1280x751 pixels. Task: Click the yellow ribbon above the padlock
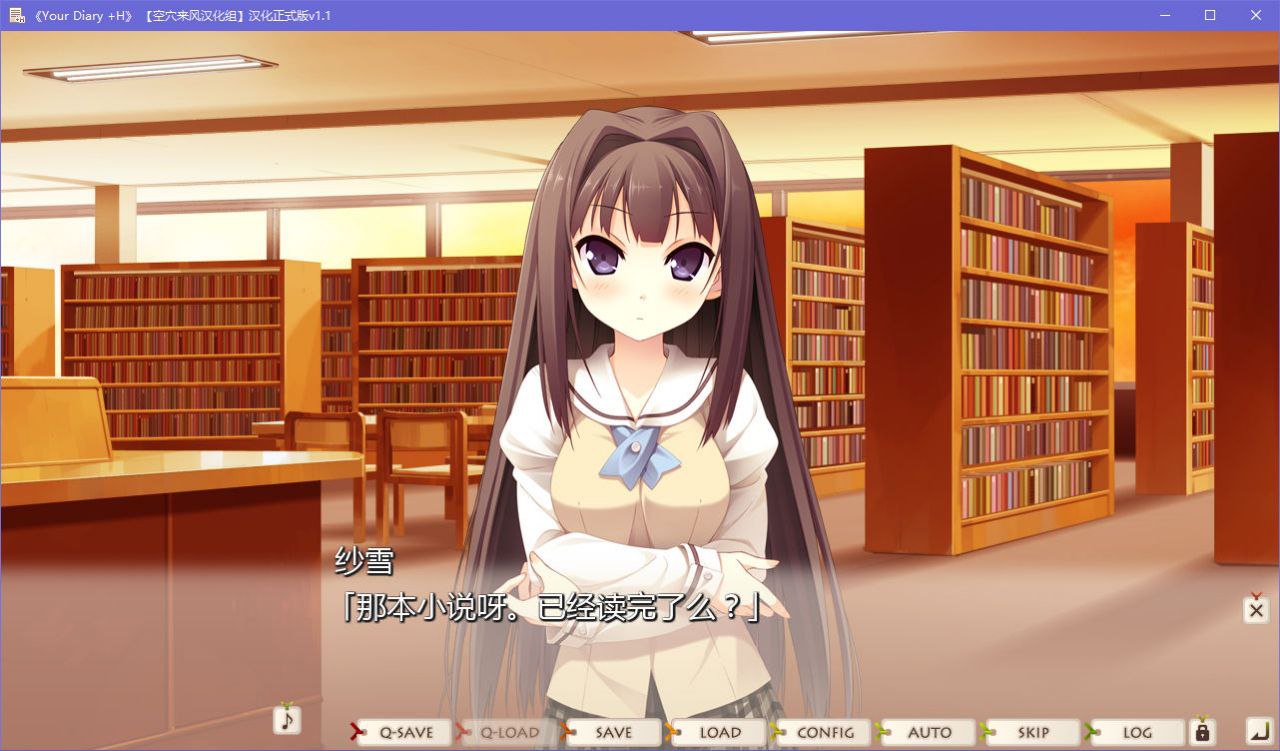(1202, 716)
